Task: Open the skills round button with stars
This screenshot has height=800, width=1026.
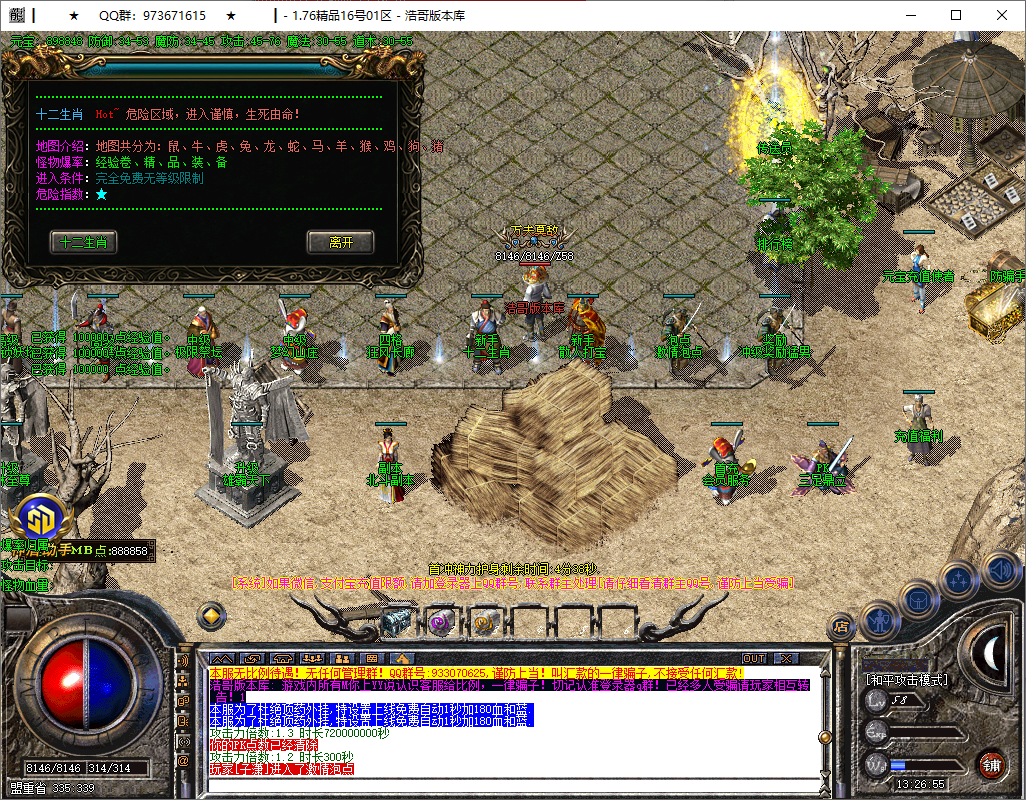Action: (958, 579)
